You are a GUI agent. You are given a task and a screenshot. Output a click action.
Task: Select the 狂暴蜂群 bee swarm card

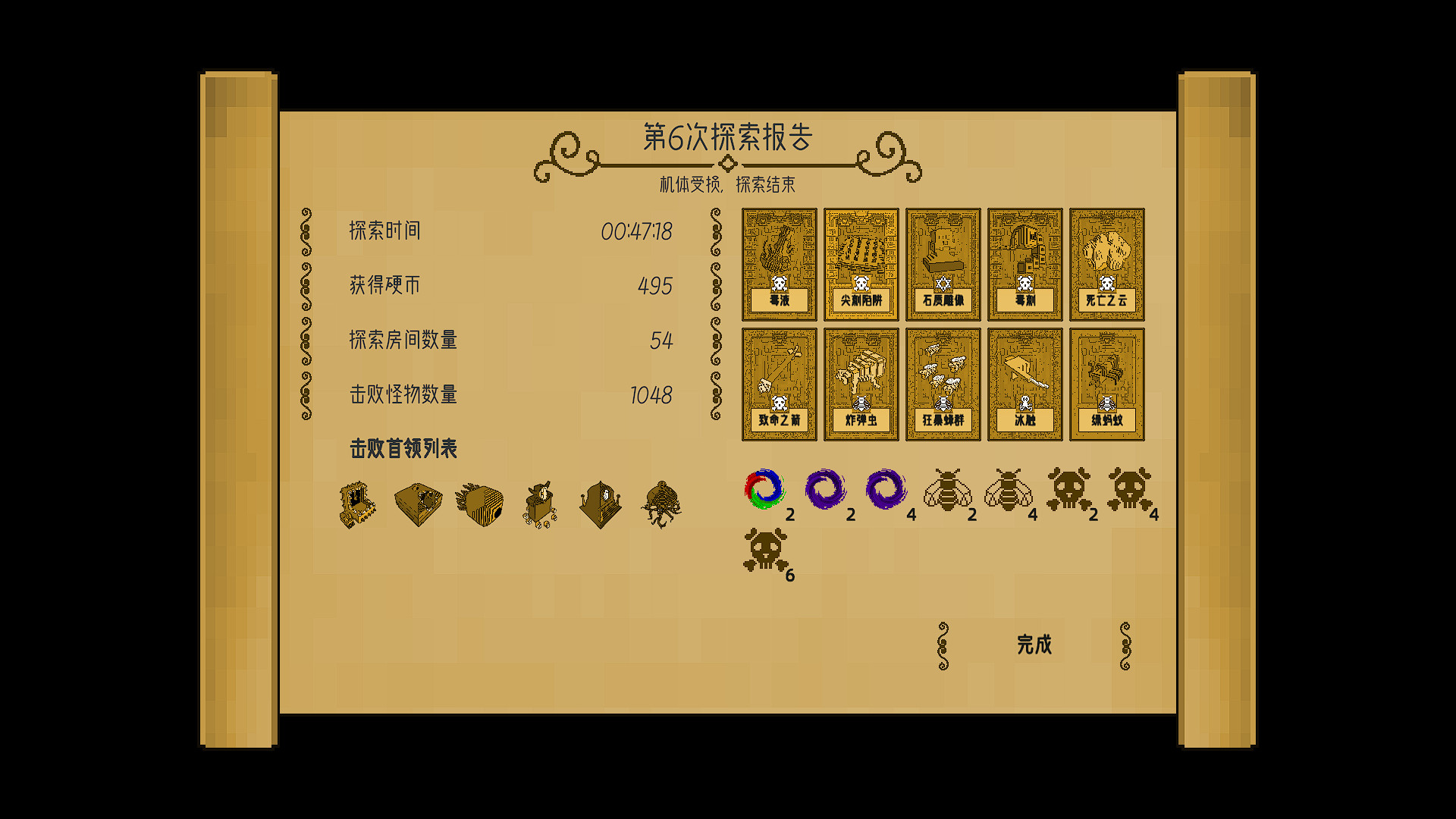943,383
